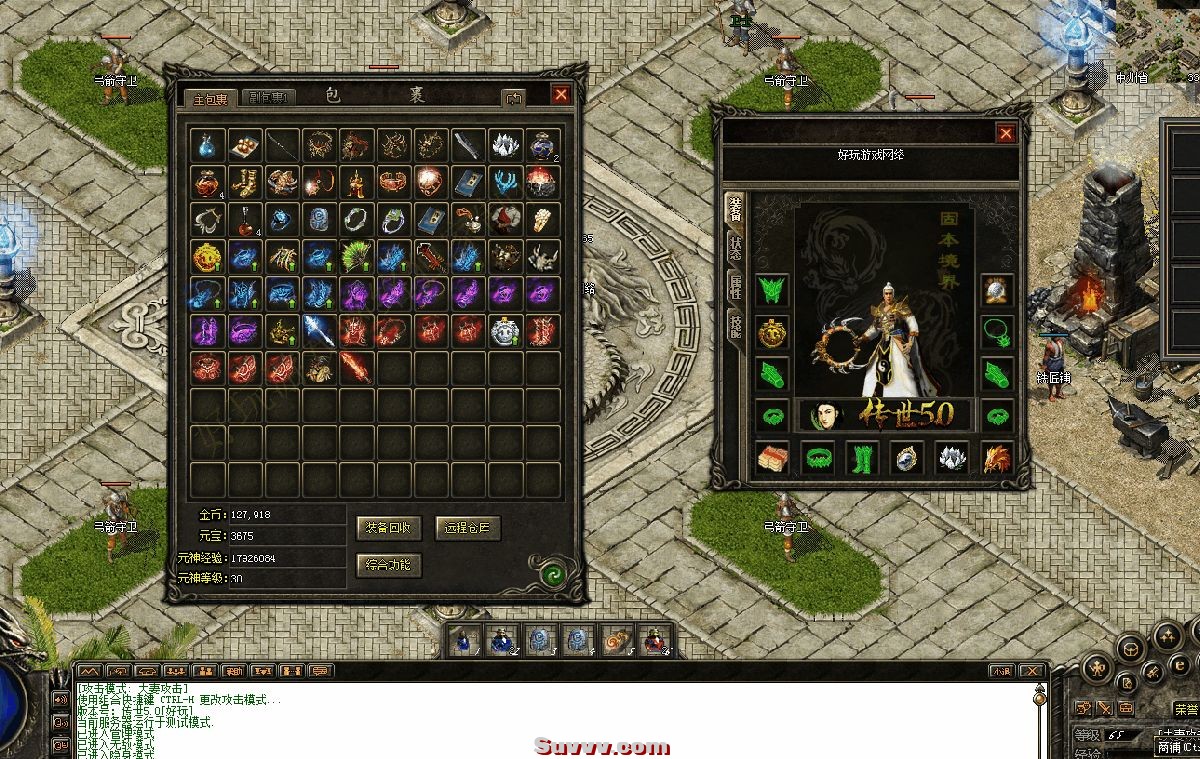The image size is (1200, 759).
Task: Select the equipped green helmet slot
Action: coord(772,291)
